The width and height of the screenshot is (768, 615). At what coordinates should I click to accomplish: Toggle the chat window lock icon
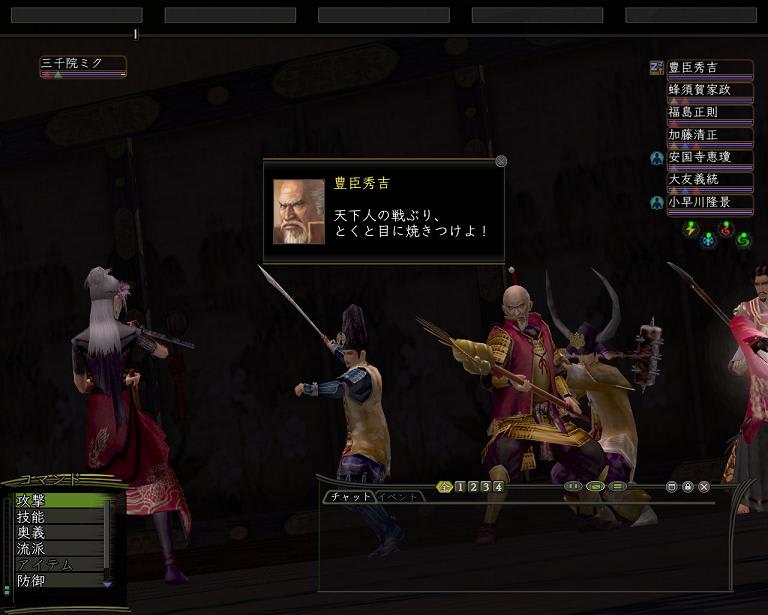[x=688, y=487]
